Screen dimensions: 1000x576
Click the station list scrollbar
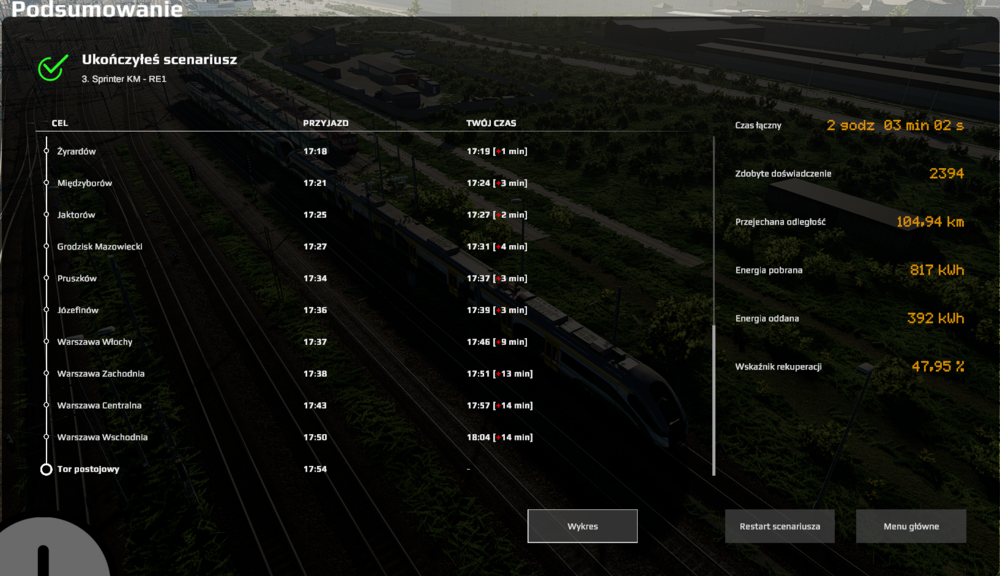pos(714,400)
